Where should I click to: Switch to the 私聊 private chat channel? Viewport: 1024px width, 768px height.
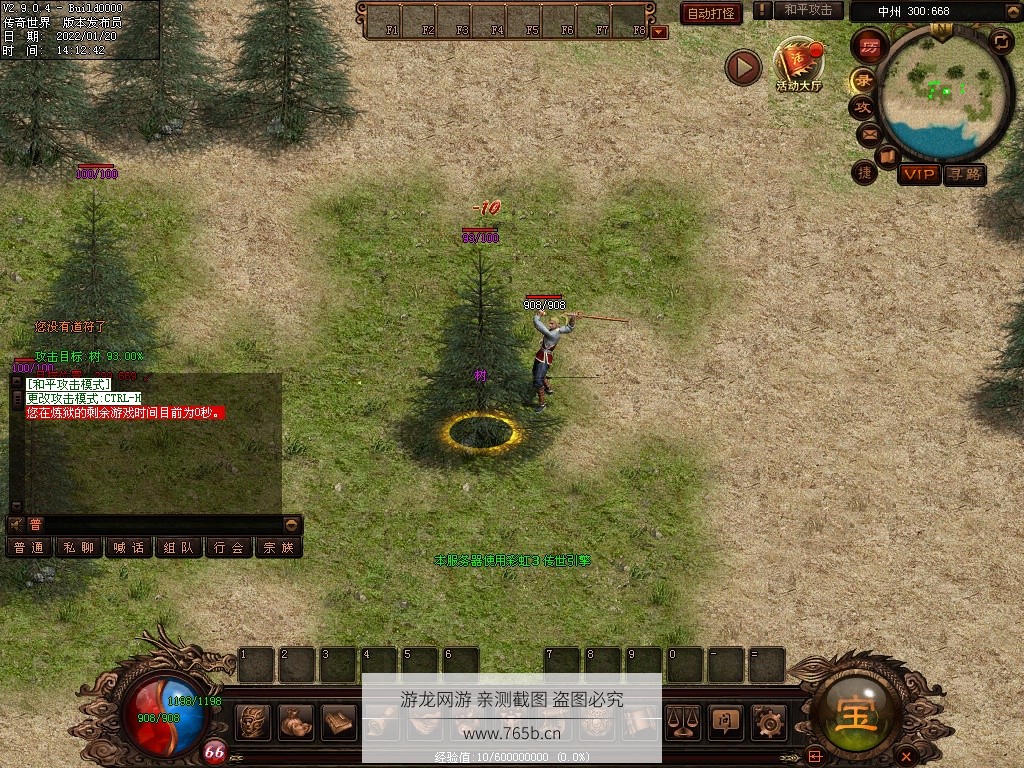coord(79,548)
